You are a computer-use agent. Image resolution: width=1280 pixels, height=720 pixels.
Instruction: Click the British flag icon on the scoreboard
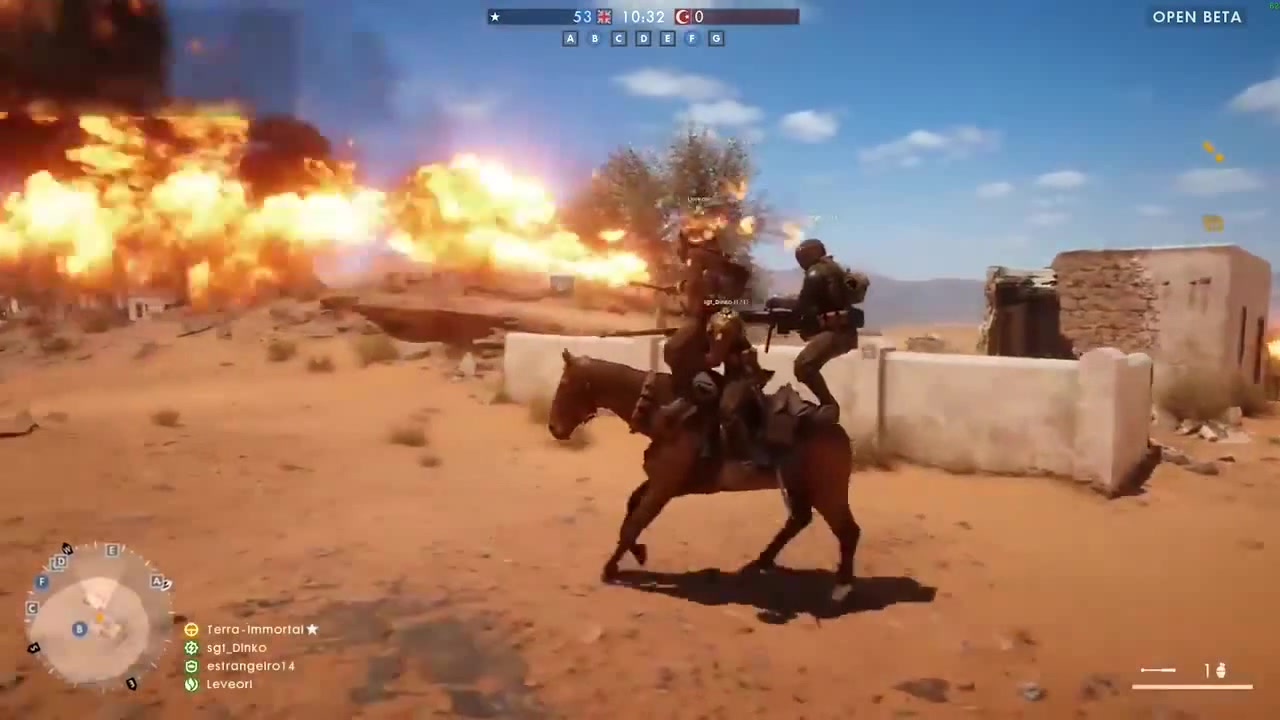pos(603,16)
